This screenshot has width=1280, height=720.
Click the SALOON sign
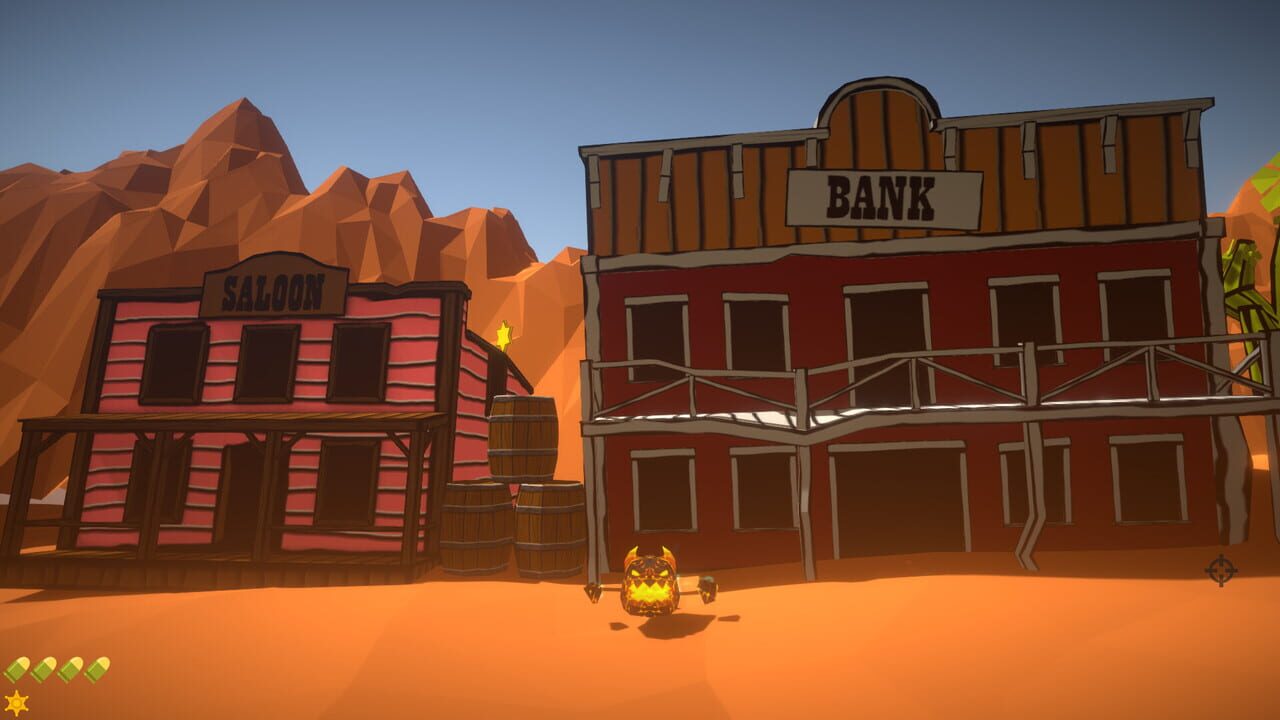click(x=272, y=293)
